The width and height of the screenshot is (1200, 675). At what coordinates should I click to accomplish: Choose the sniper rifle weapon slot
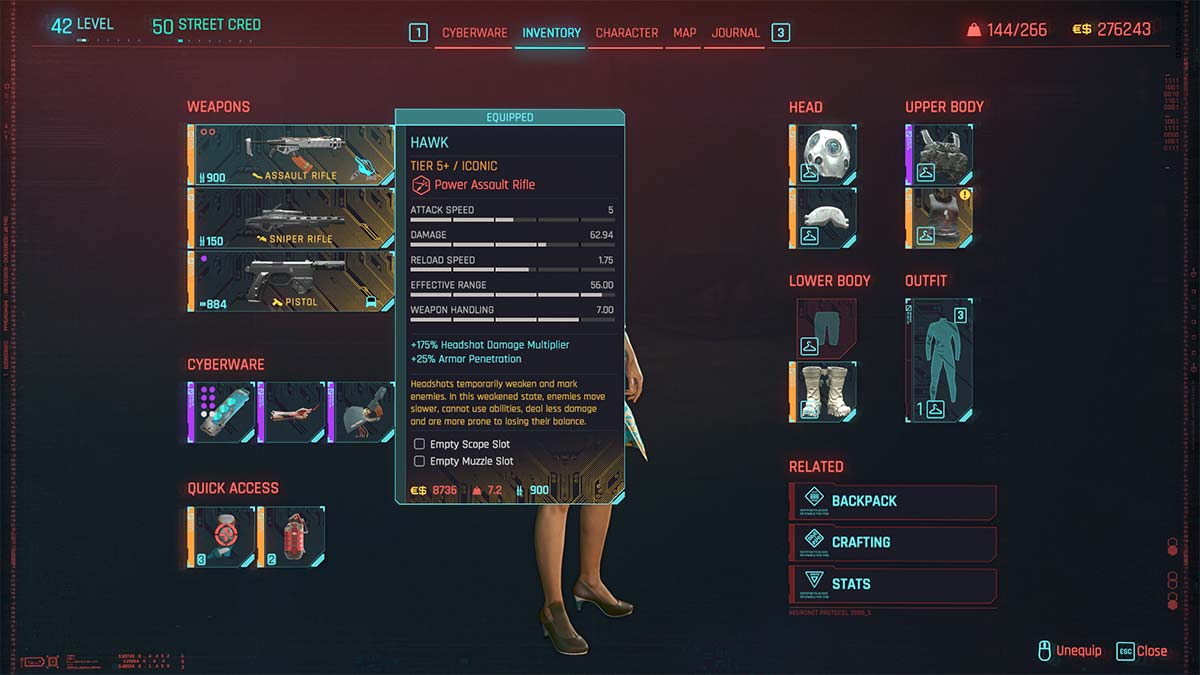(x=291, y=218)
